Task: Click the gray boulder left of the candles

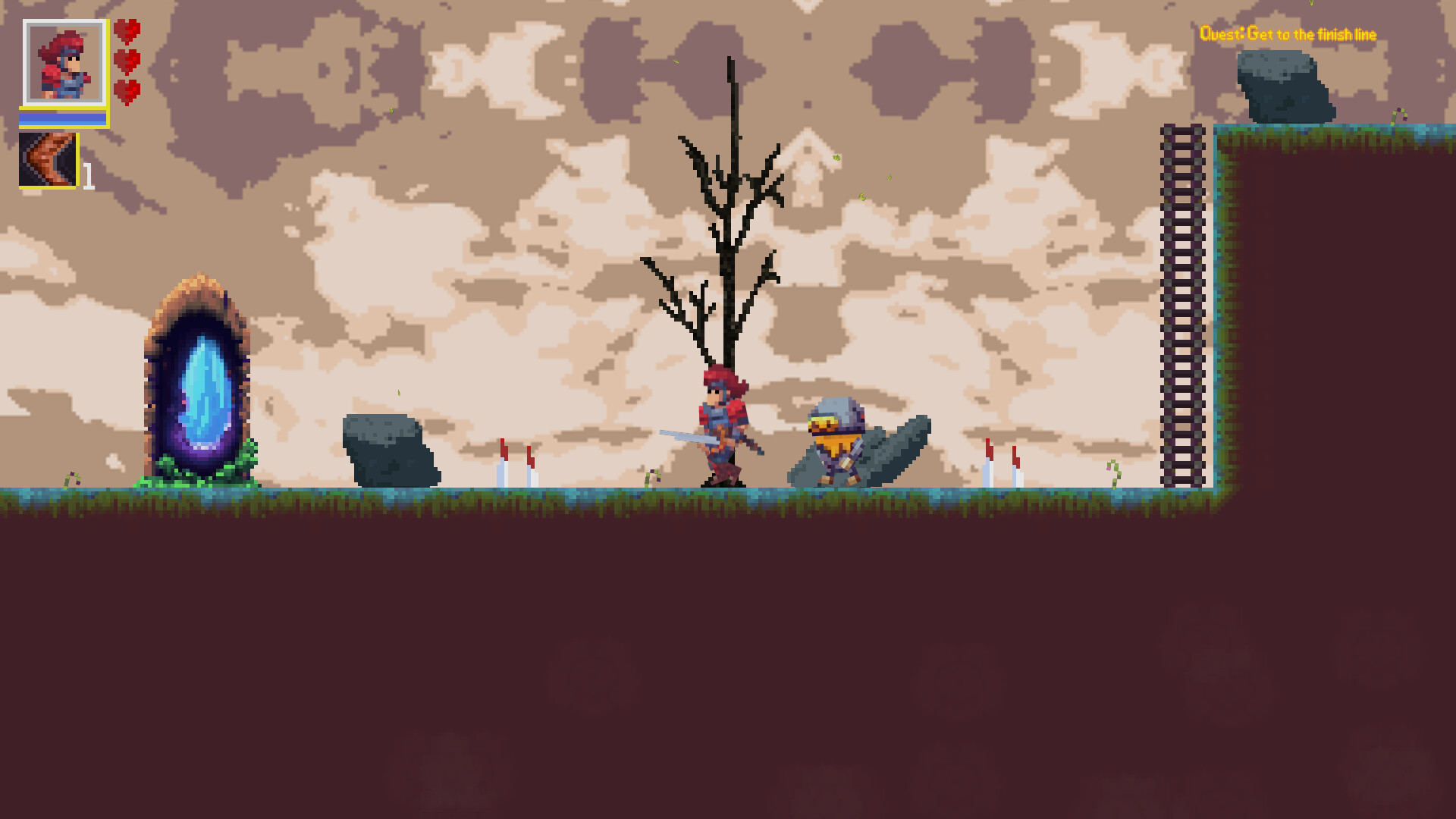Action: (391, 451)
